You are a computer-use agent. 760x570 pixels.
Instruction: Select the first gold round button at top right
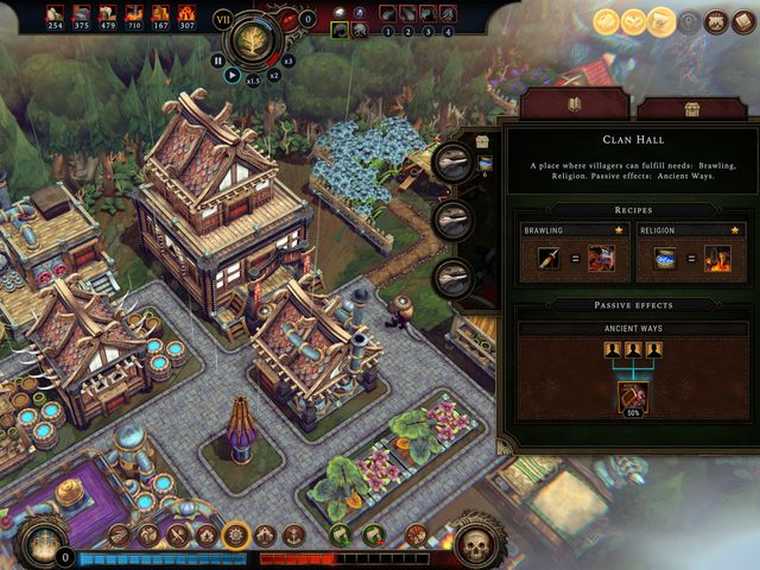coord(607,21)
